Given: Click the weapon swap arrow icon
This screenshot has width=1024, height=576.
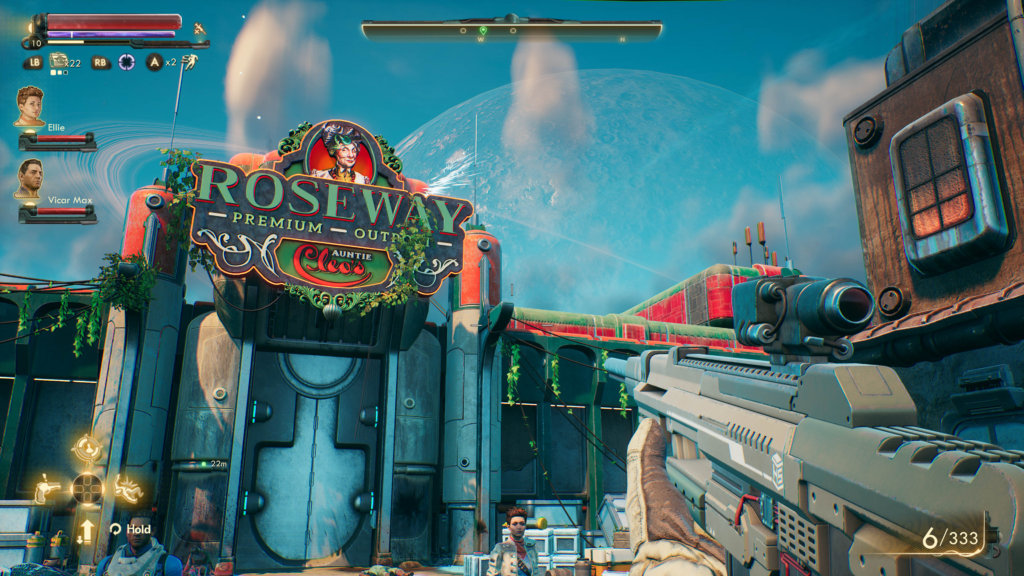Looking at the screenshot, I should click(x=87, y=529).
